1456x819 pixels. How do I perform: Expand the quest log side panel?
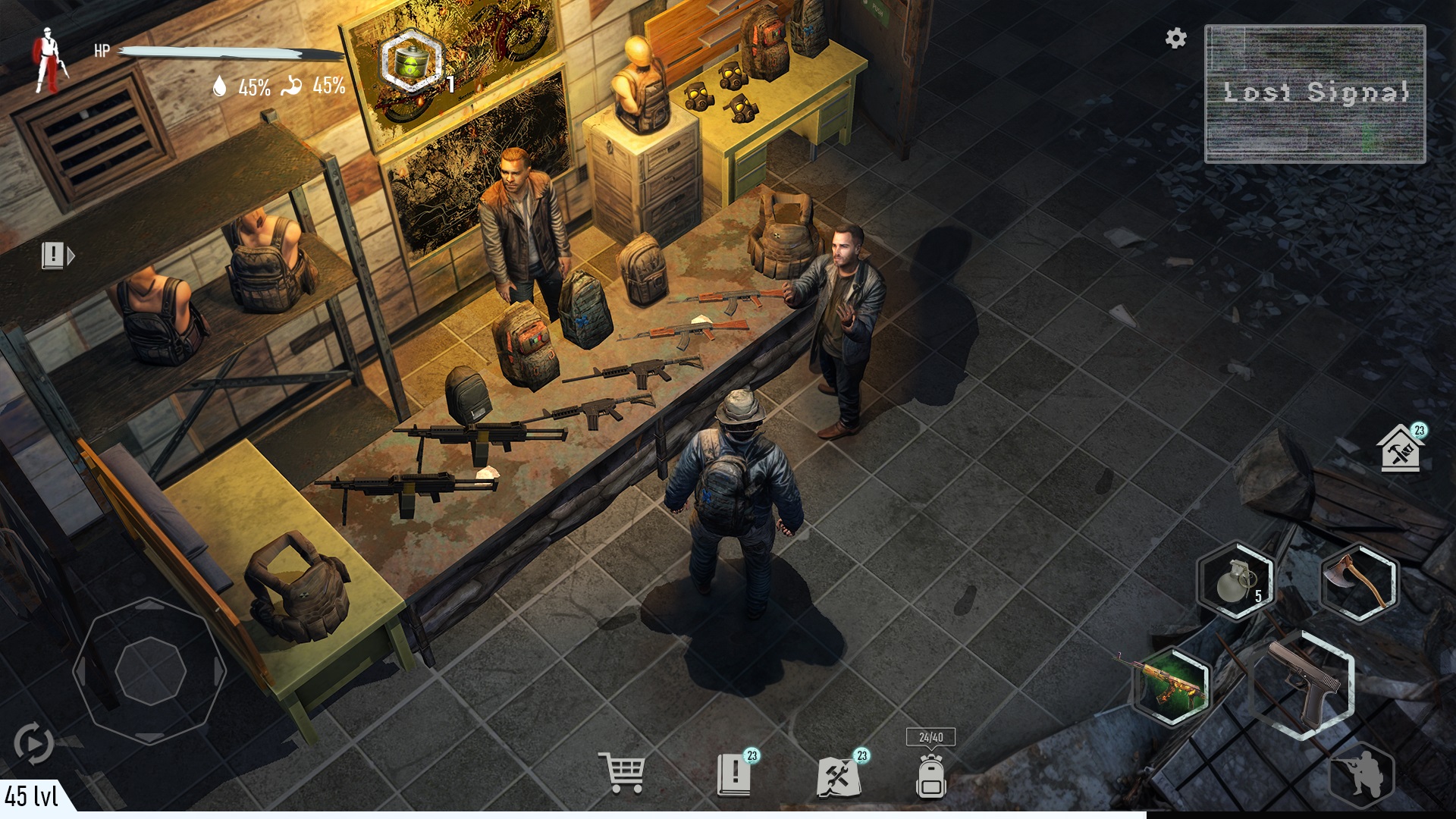pyautogui.click(x=58, y=256)
